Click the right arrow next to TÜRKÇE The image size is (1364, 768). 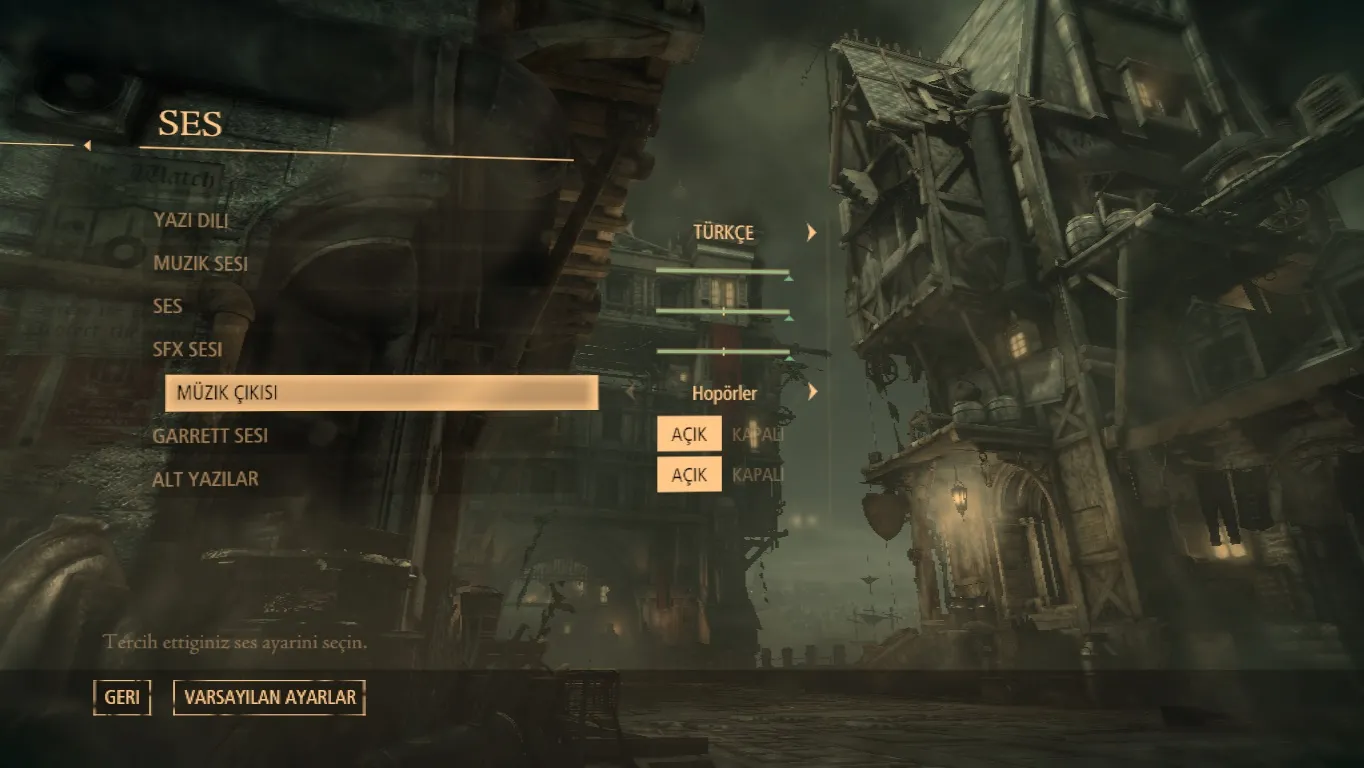click(x=812, y=233)
